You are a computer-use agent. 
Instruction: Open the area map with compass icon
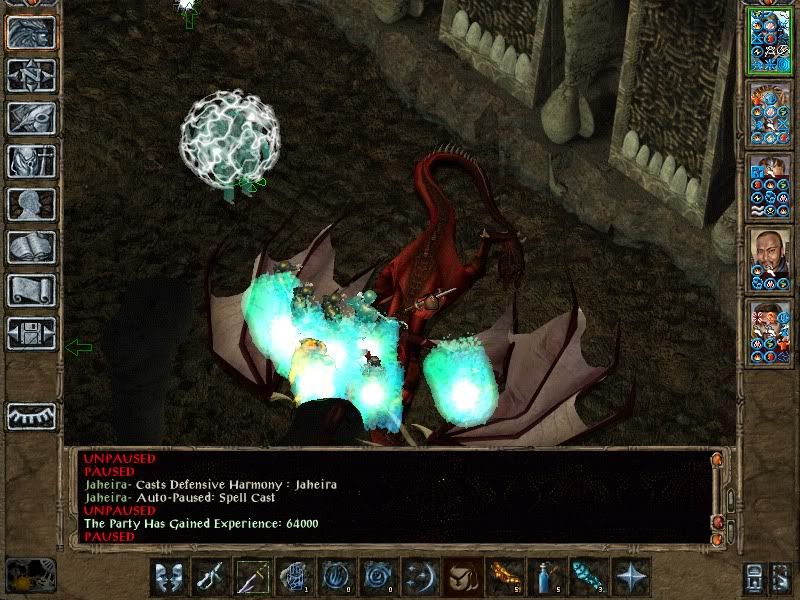pyautogui.click(x=31, y=75)
